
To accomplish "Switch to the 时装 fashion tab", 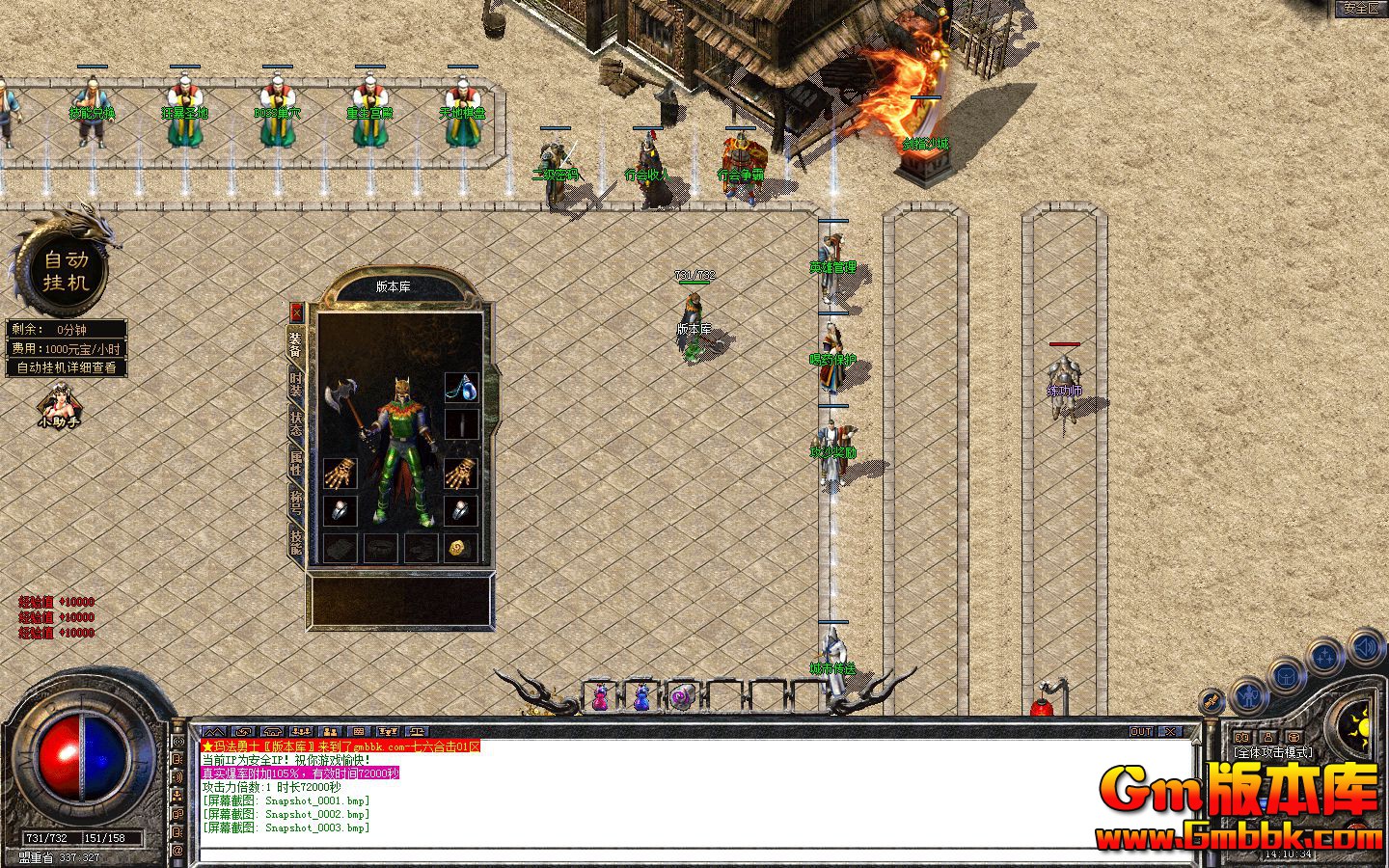I will click(296, 388).
